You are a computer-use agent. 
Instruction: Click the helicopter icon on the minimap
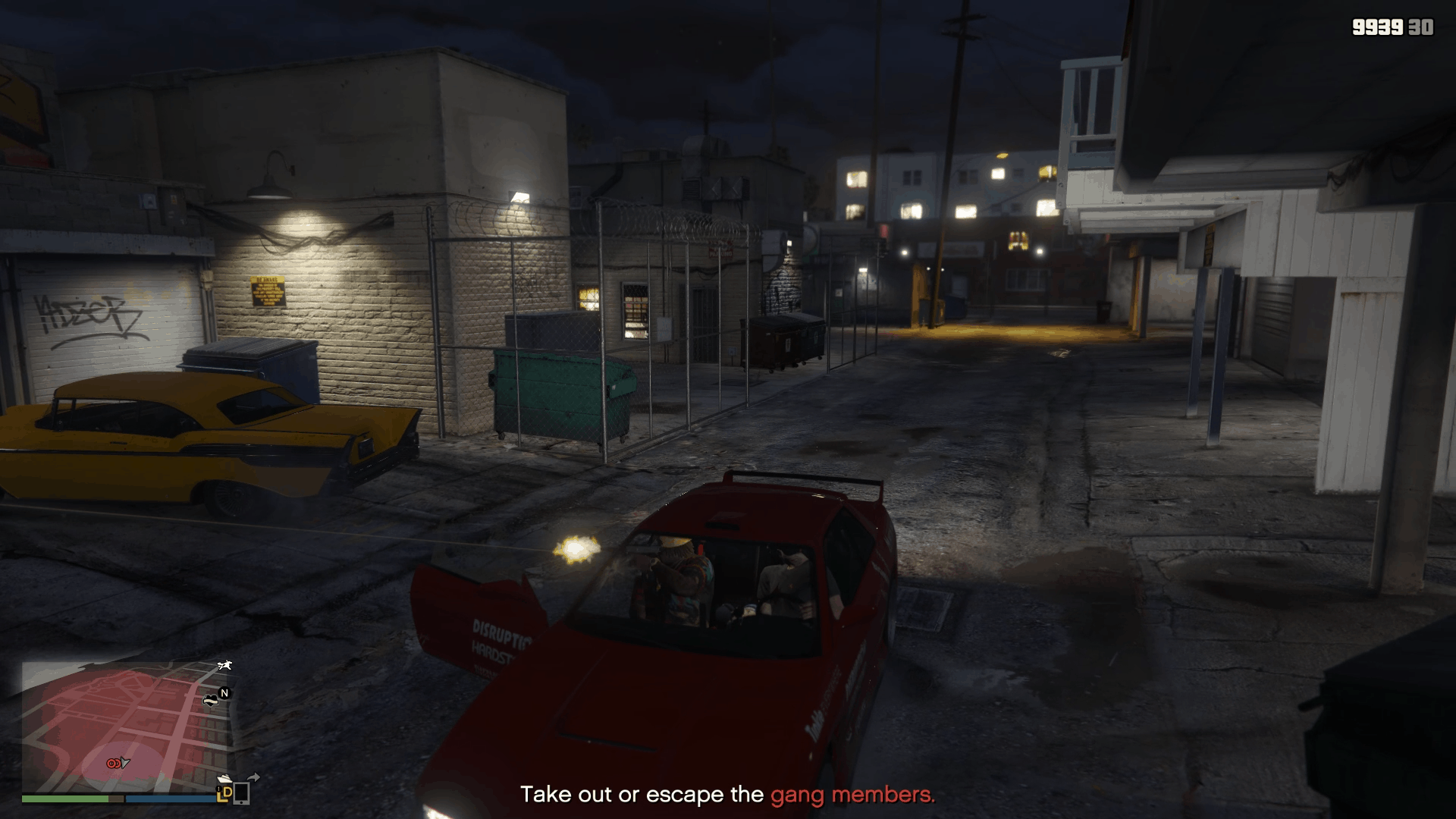click(x=224, y=666)
